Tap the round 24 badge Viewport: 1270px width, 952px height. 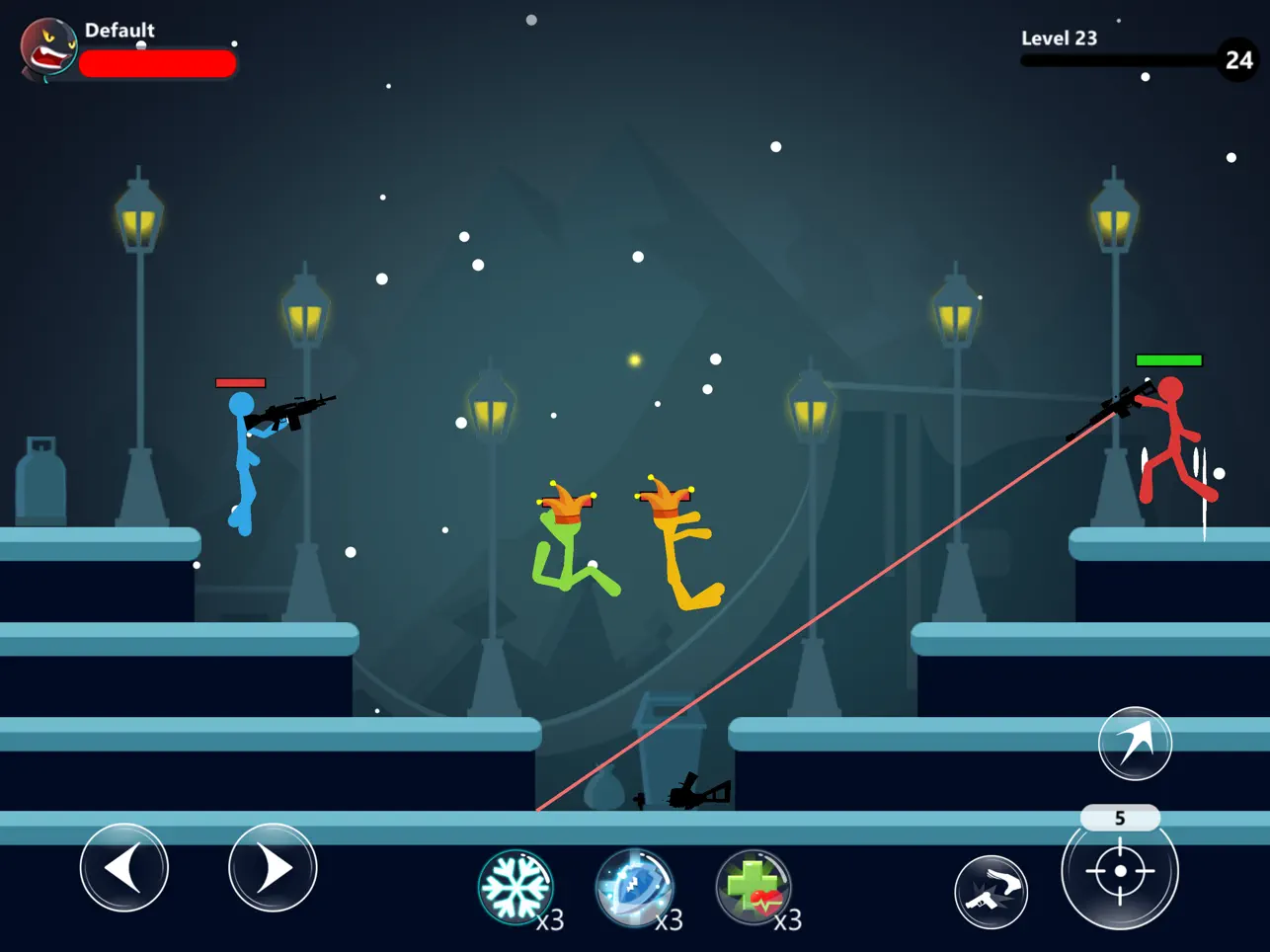(x=1238, y=61)
